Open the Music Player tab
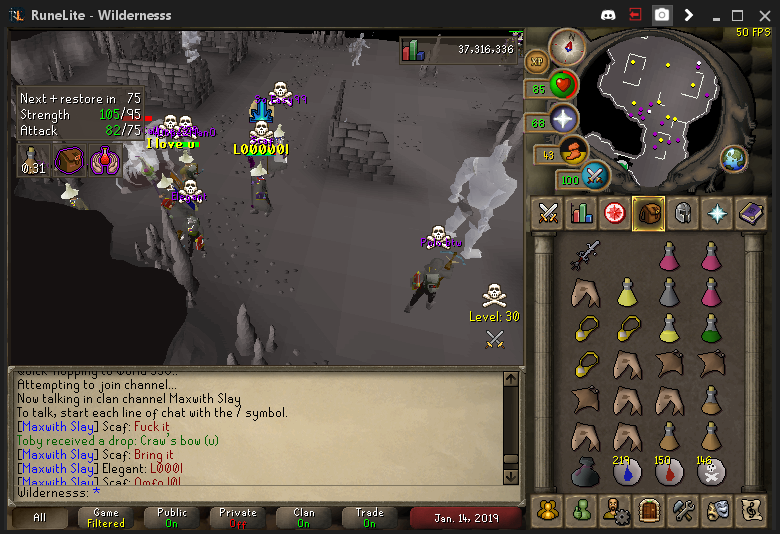The height and width of the screenshot is (534, 780). tap(748, 509)
